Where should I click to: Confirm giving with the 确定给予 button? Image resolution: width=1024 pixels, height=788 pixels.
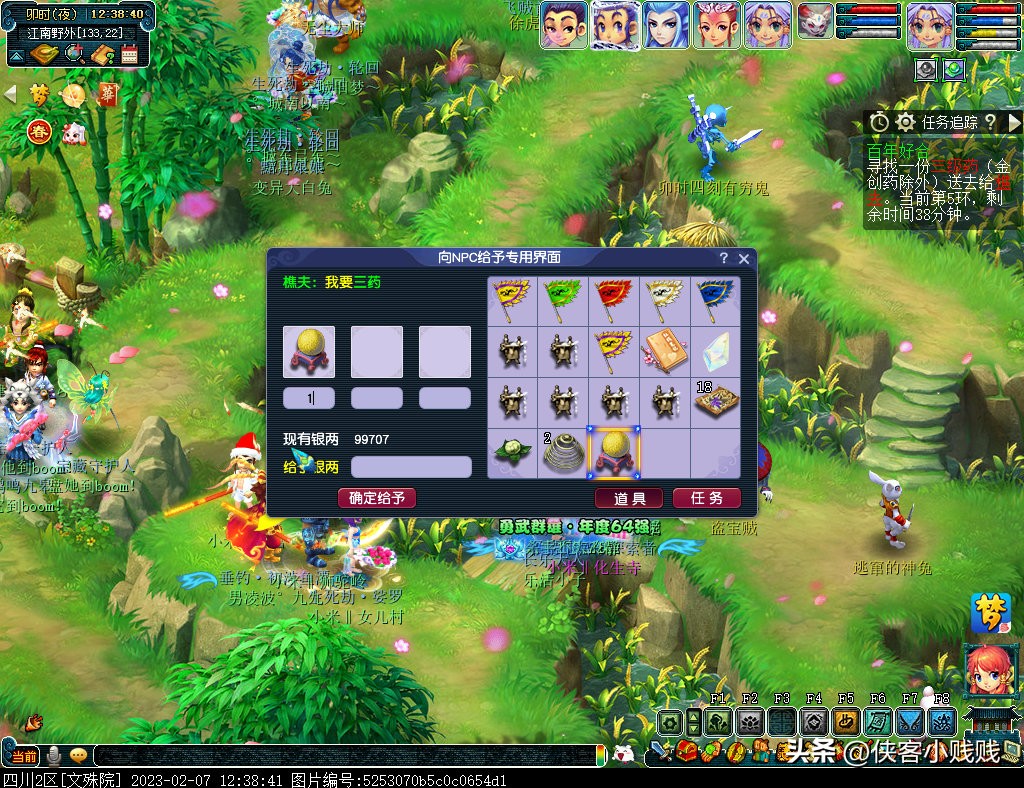click(x=376, y=498)
